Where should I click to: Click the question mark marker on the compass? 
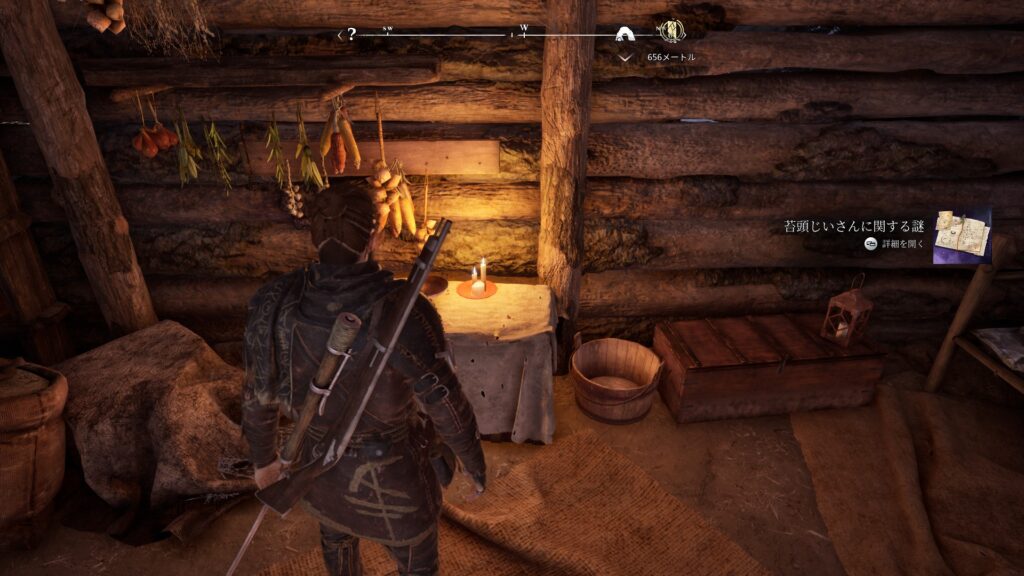tap(351, 34)
